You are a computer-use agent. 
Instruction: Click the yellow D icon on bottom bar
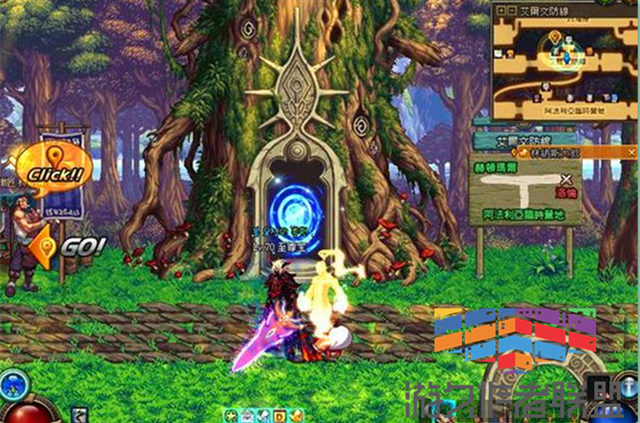coord(281,415)
